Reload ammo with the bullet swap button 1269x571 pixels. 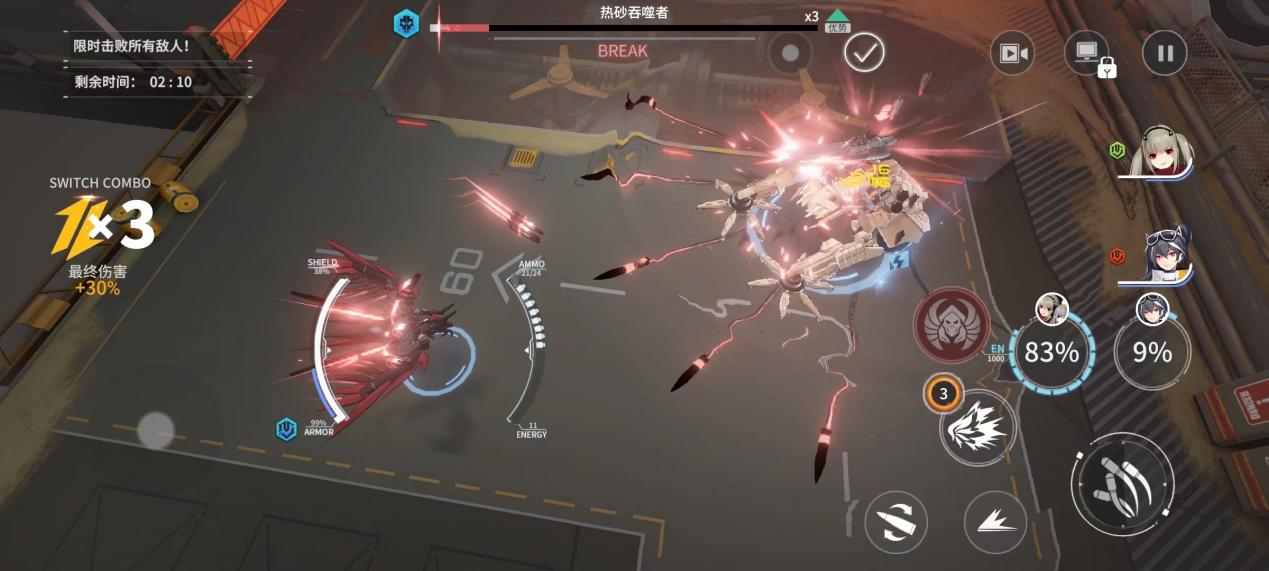(x=896, y=521)
